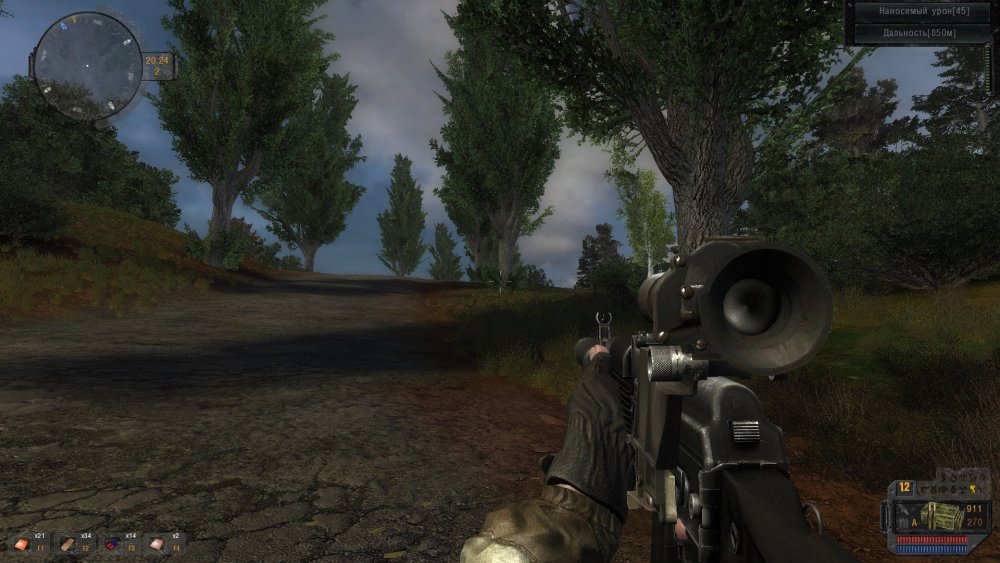The height and width of the screenshot is (563, 1000).
Task: Activate the F3 quick slot item (x14)
Action: [x=112, y=543]
